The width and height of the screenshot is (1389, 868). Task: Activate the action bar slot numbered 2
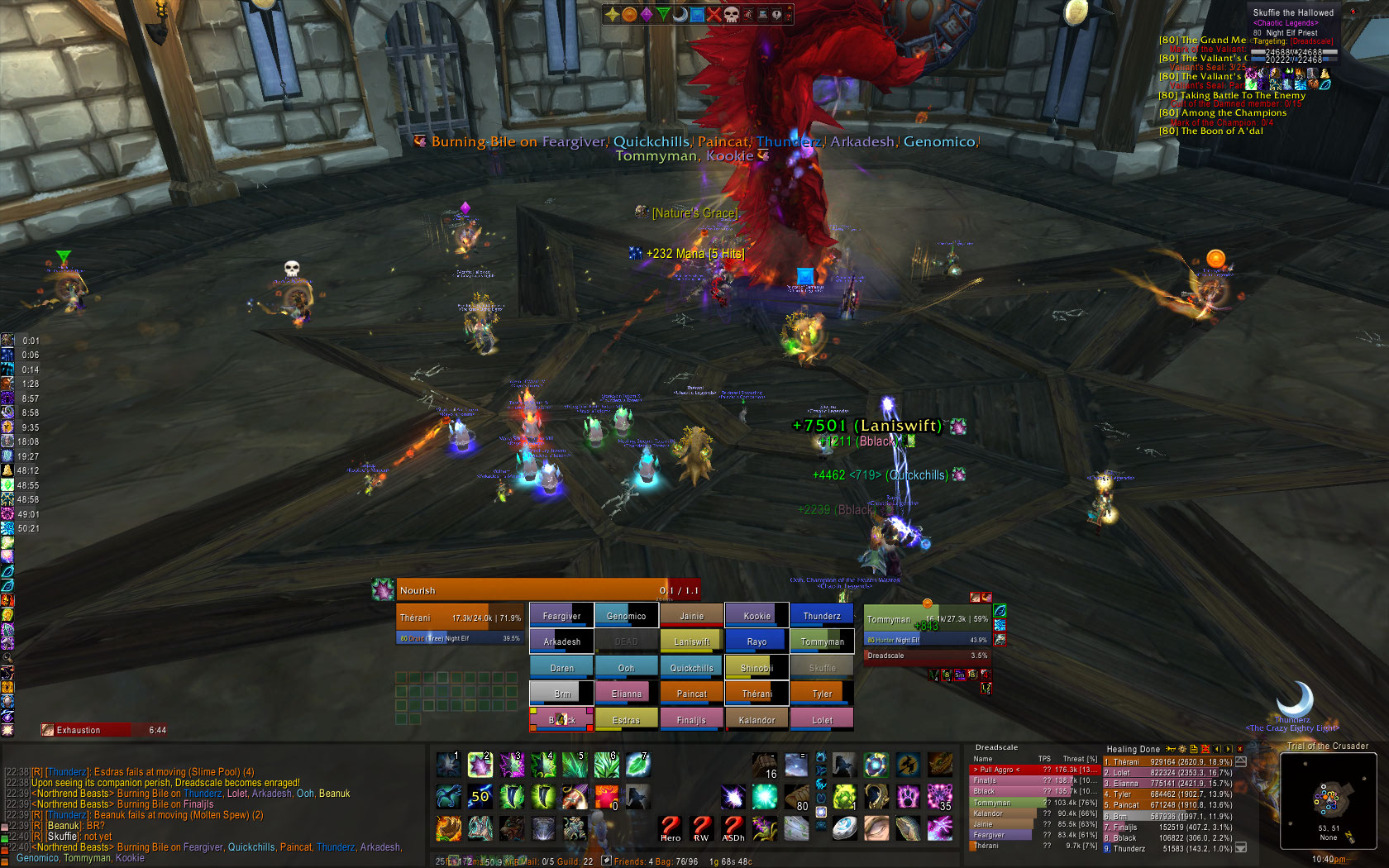click(x=480, y=765)
